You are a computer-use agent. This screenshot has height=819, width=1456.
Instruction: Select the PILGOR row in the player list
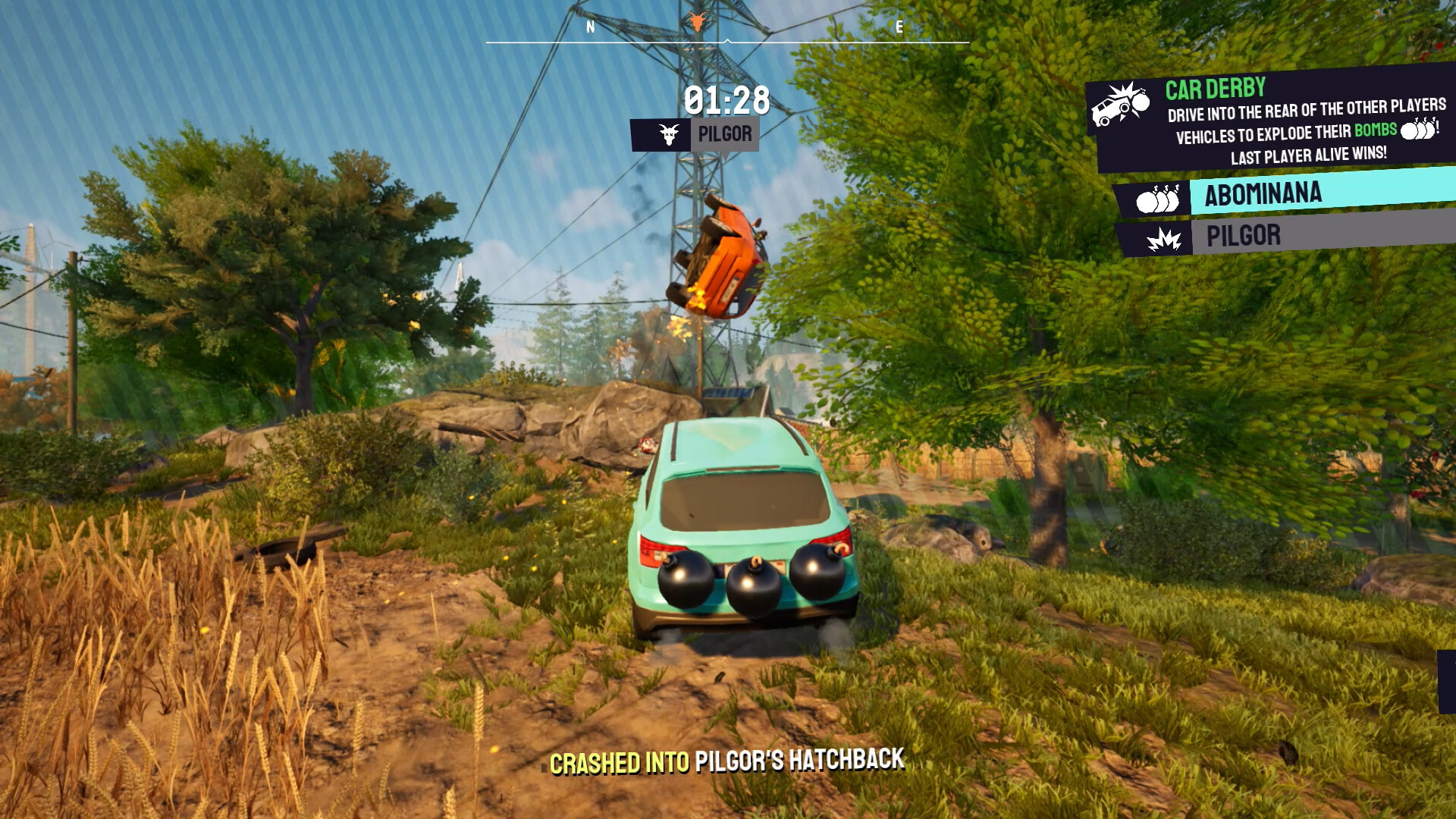tap(1259, 237)
